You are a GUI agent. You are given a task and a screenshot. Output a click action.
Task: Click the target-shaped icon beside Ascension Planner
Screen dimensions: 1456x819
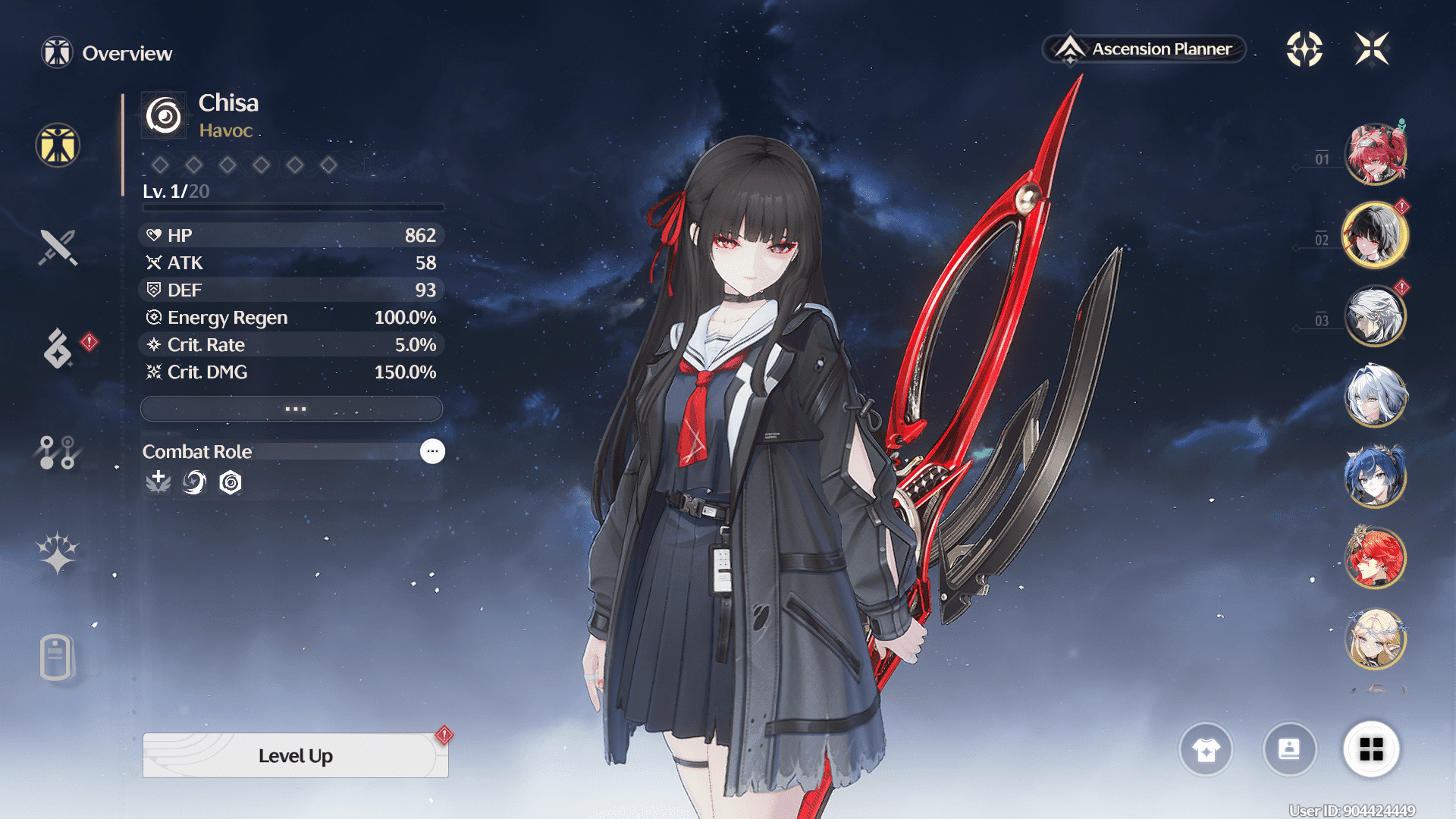[1304, 49]
